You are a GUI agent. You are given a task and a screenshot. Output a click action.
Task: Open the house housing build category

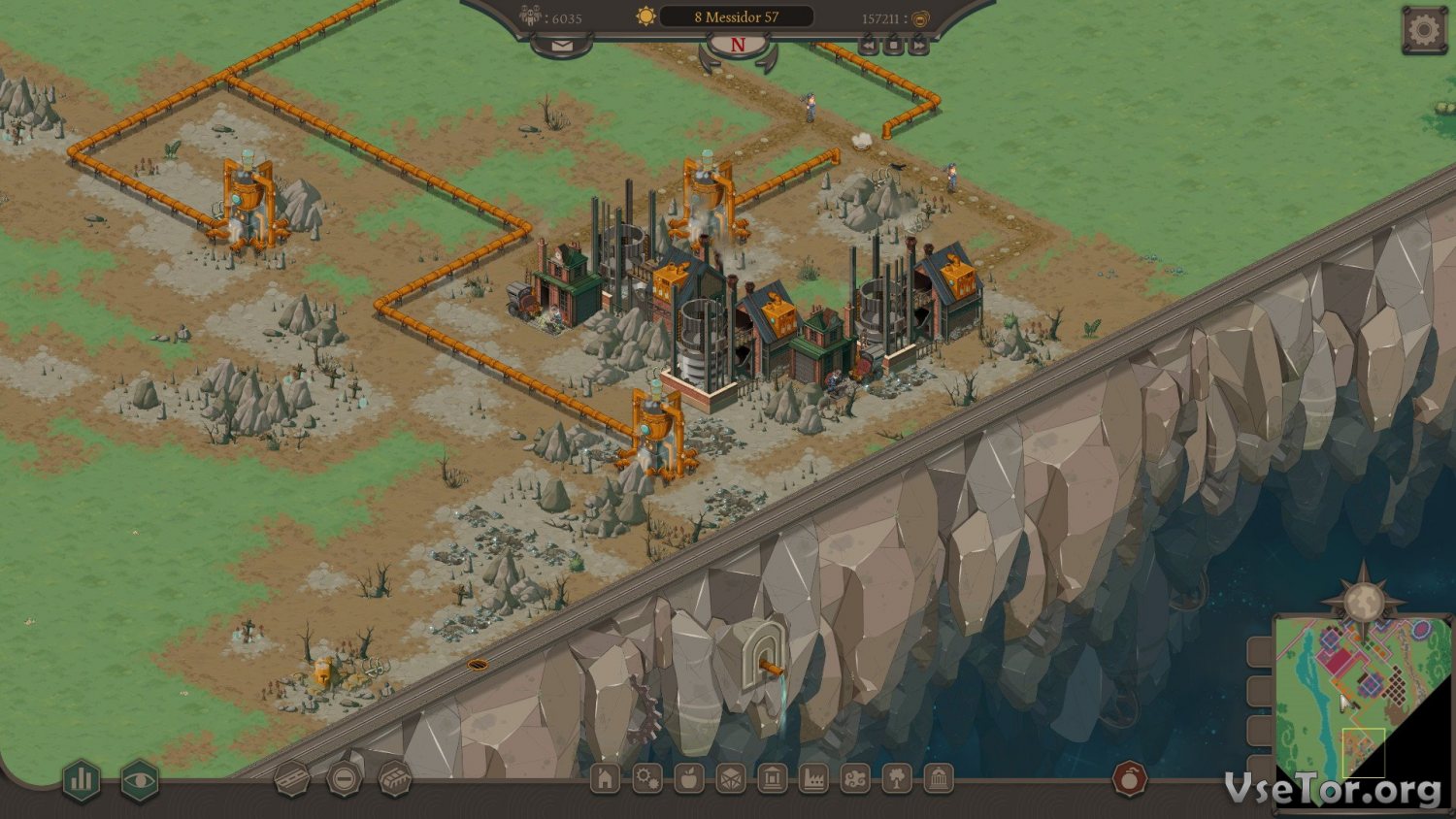[x=605, y=778]
